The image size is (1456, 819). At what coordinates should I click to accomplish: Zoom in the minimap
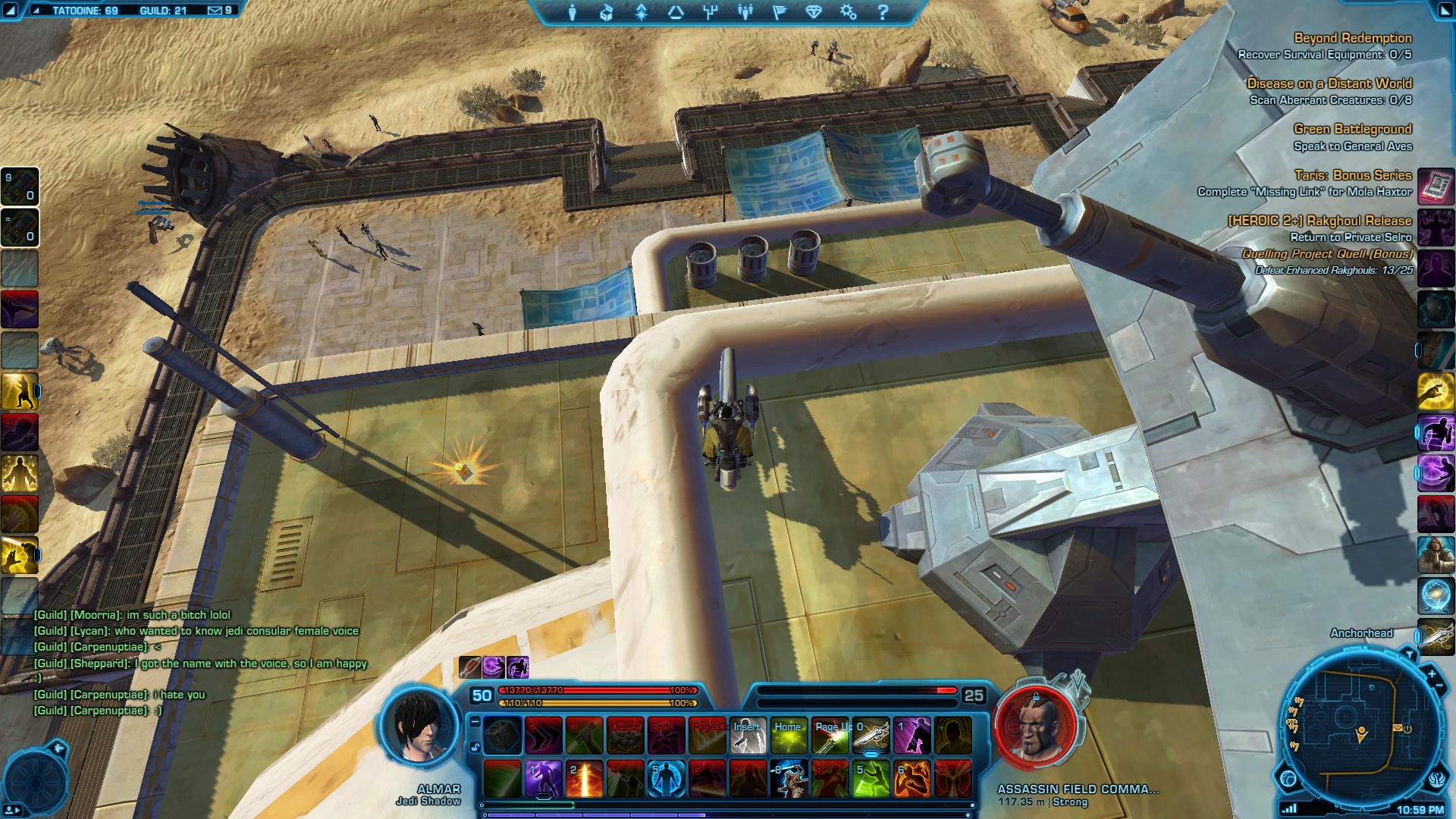[x=1432, y=673]
